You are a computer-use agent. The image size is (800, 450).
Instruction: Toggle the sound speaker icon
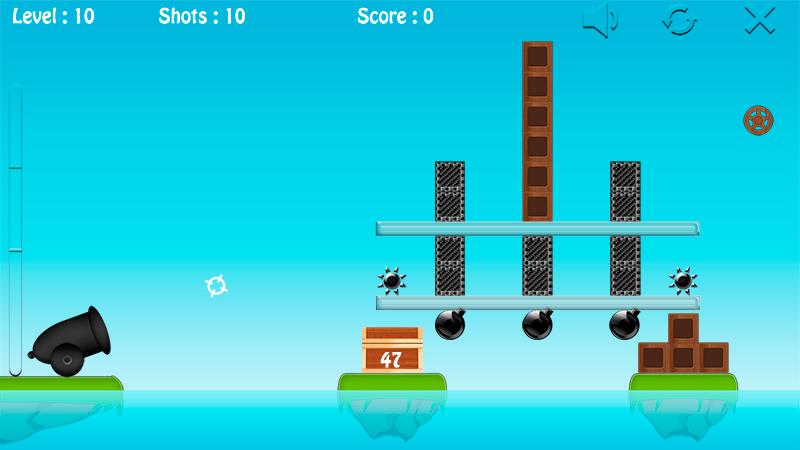(600, 20)
